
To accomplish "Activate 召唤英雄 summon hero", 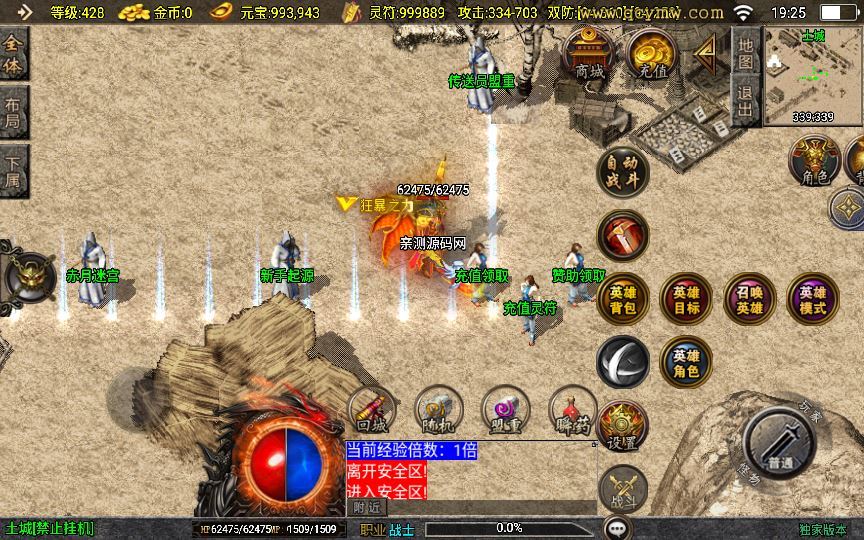I will point(749,298).
